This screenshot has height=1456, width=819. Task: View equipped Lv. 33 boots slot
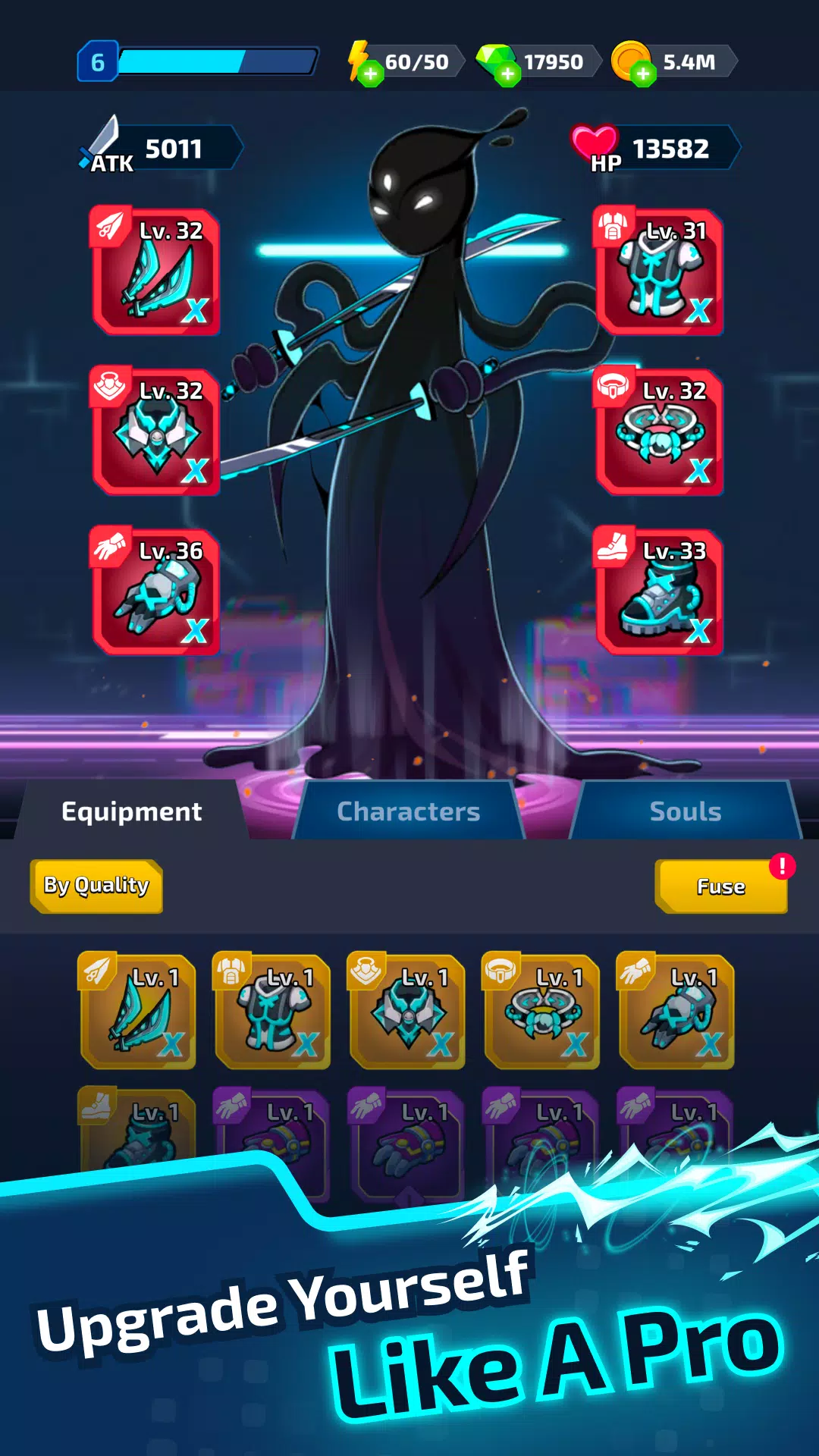tap(659, 591)
